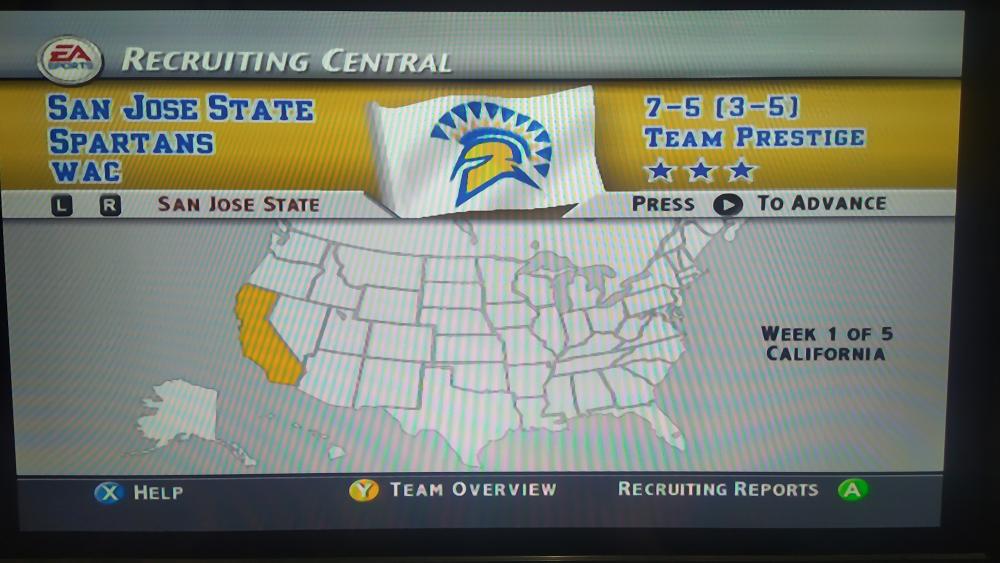Show the Recruiting Reports

tap(740, 490)
